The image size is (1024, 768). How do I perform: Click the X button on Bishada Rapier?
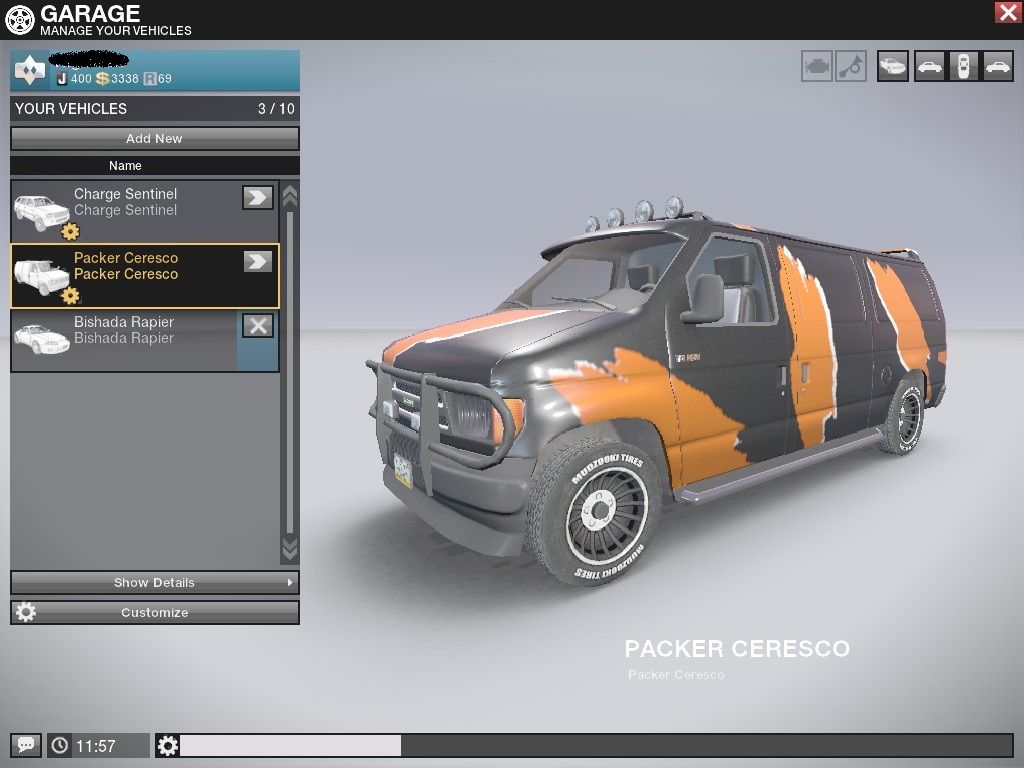pos(258,325)
